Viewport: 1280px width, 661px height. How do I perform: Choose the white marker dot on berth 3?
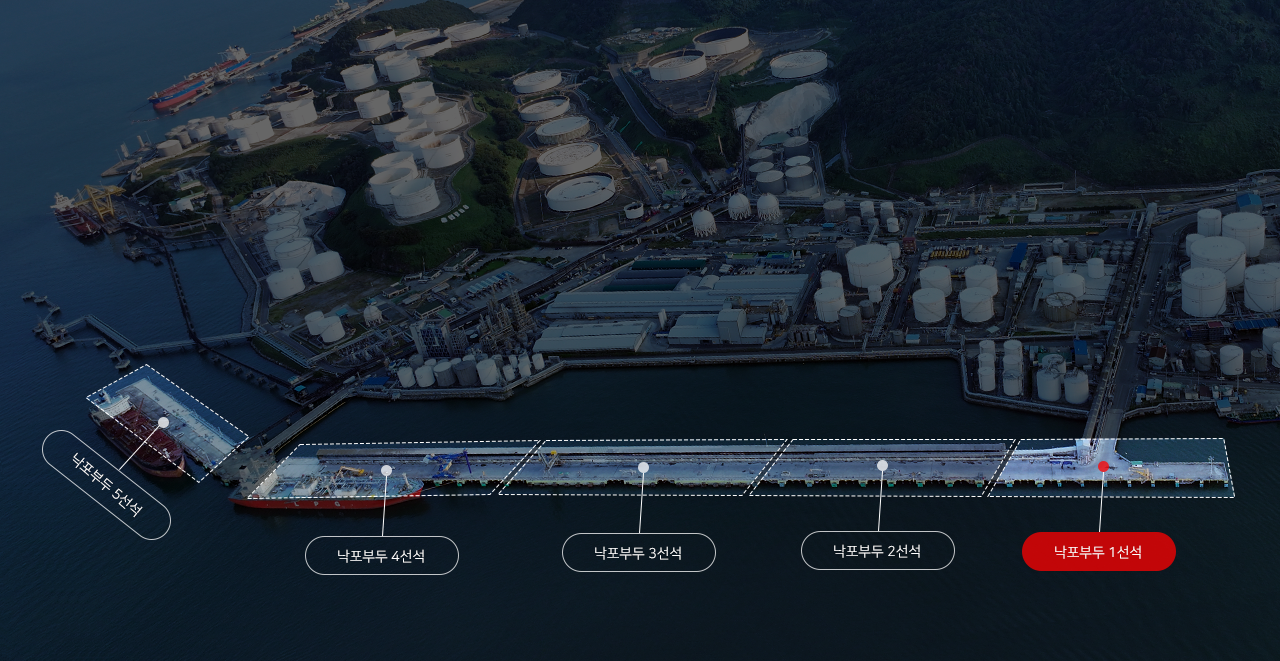643,467
